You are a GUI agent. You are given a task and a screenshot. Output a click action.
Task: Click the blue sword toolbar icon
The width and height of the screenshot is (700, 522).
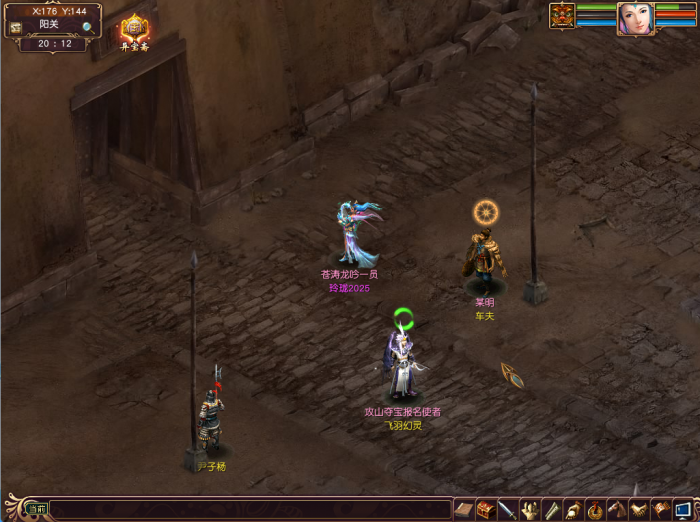click(508, 509)
